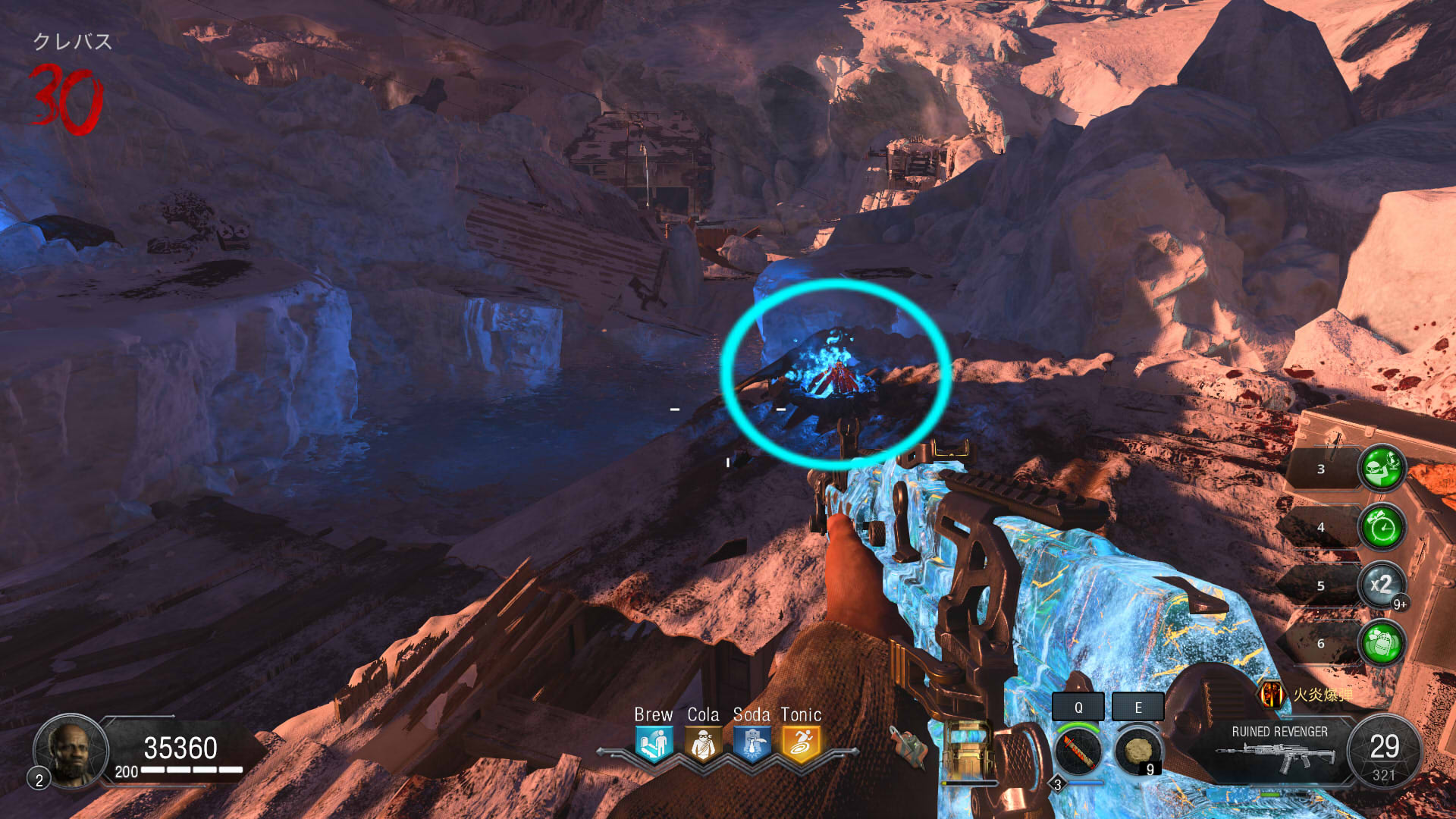Use the x2 elixir
The width and height of the screenshot is (1456, 819).
coord(1382,585)
